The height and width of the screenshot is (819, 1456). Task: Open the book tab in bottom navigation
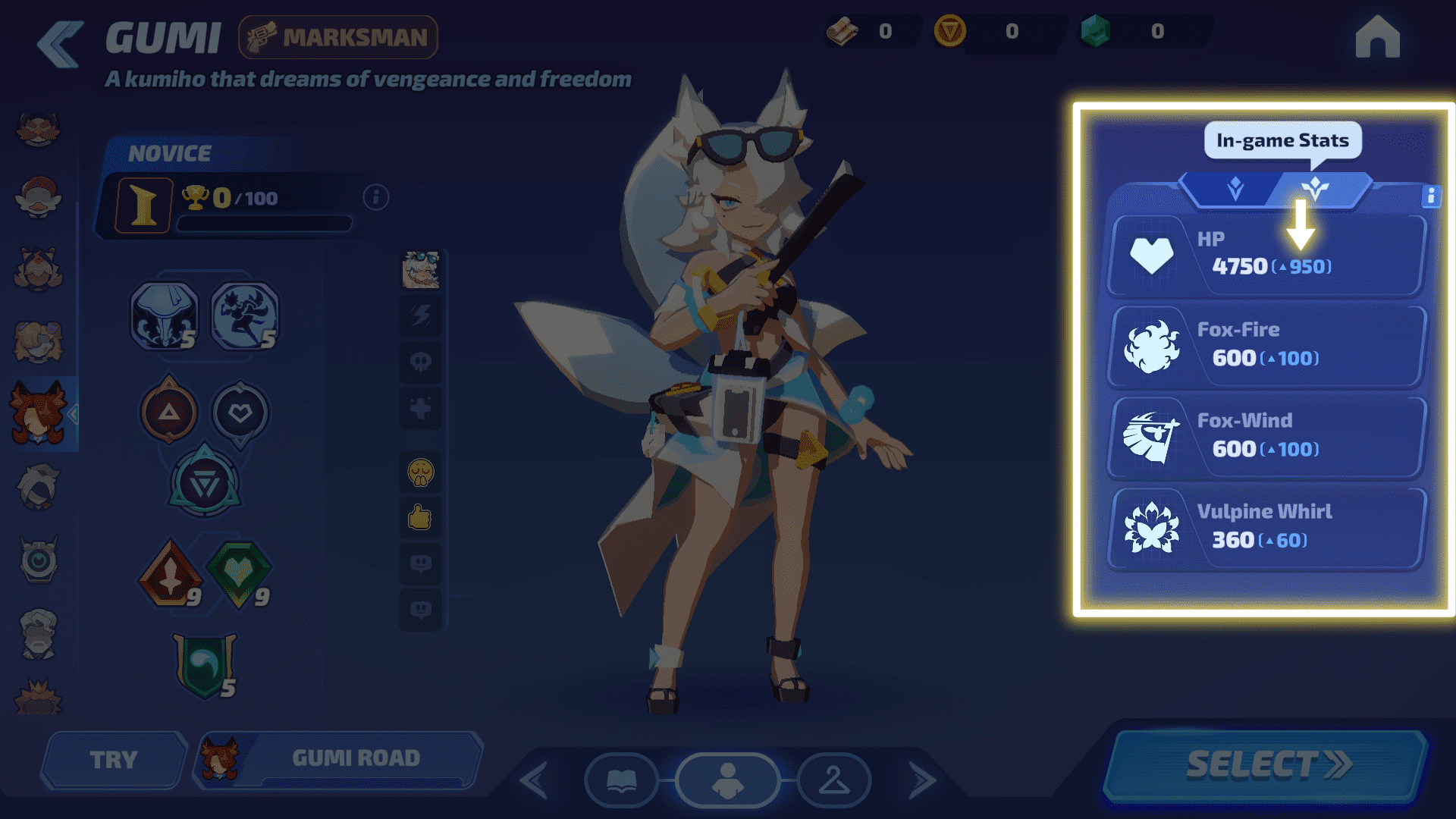(621, 780)
